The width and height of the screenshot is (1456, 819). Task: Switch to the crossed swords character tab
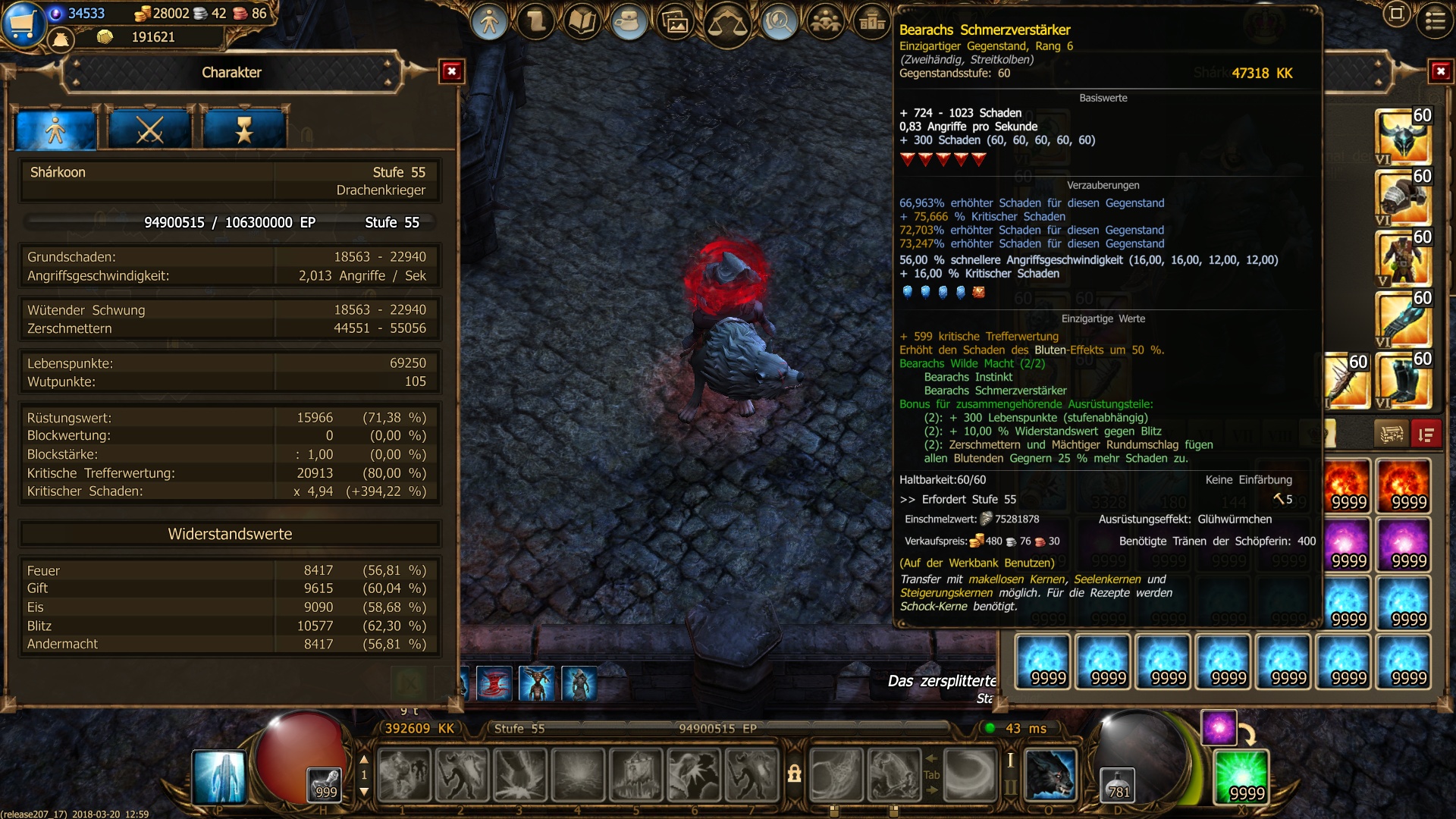point(150,130)
